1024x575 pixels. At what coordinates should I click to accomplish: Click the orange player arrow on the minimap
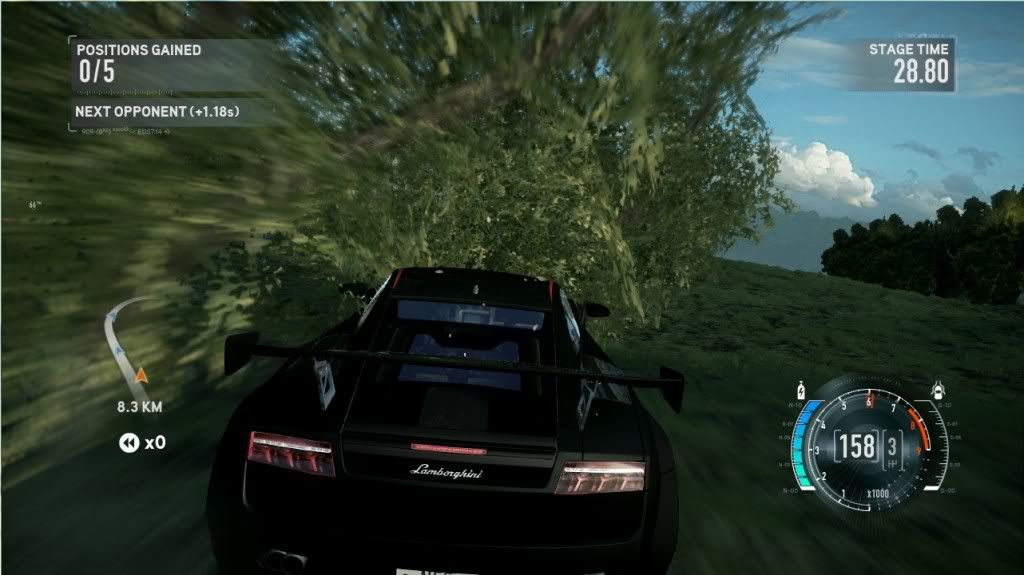pos(141,375)
